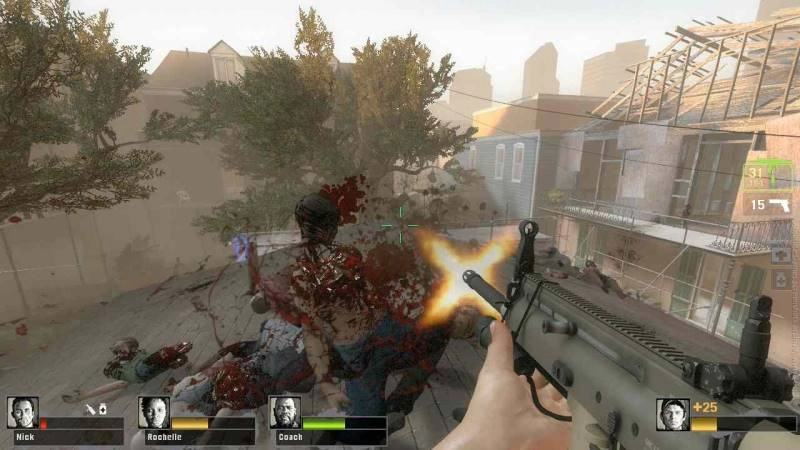Select Rochelle's teammate portrait

[x=154, y=413]
